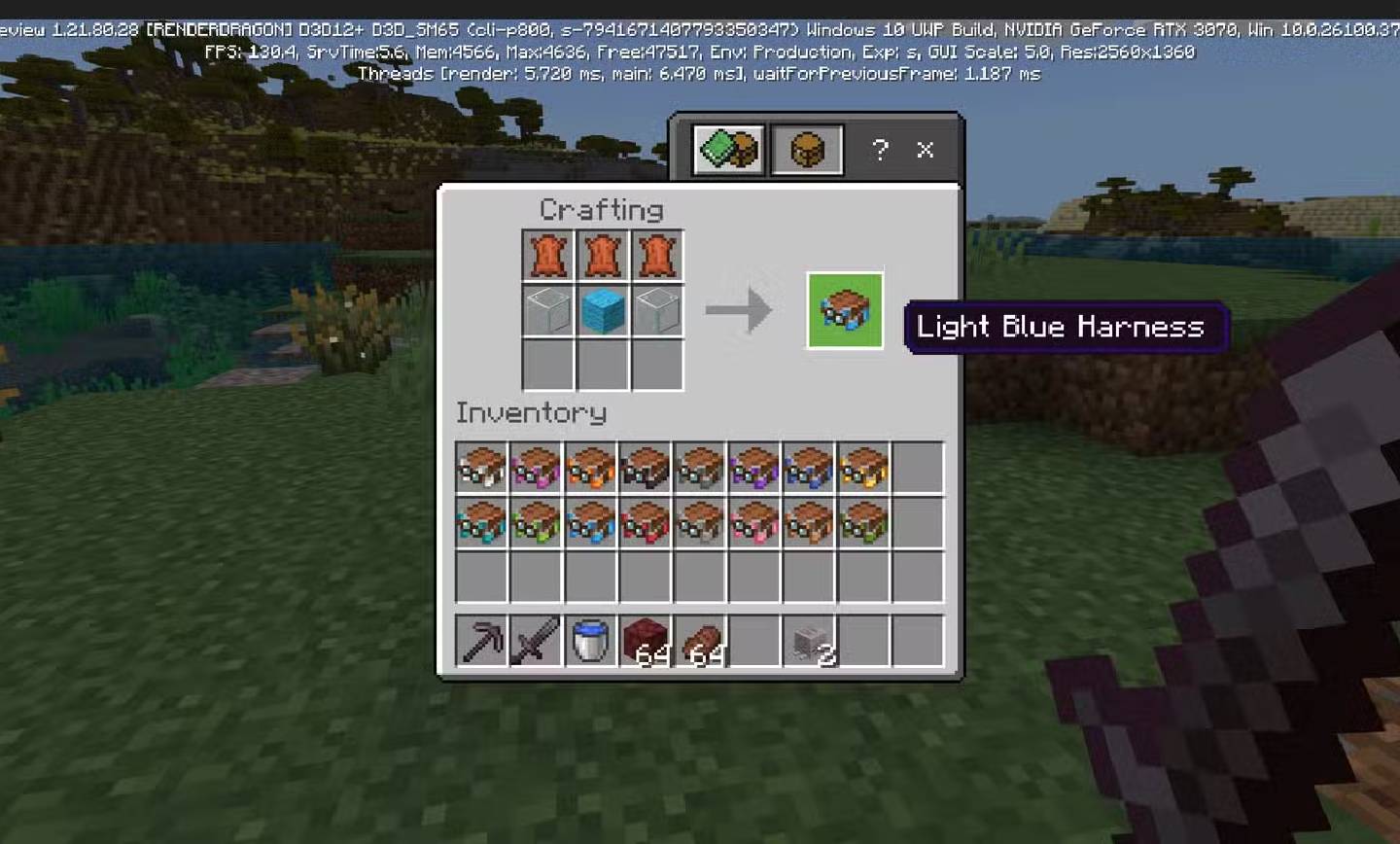The width and height of the screenshot is (1400, 844).
Task: Select the white harness in inventory
Action: pyautogui.click(x=482, y=468)
